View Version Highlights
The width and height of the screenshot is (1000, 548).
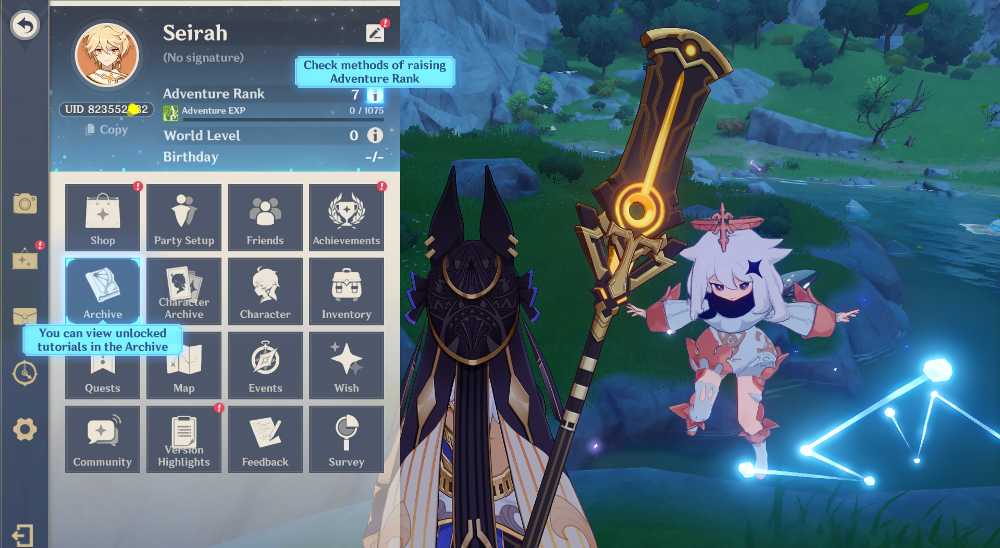184,439
